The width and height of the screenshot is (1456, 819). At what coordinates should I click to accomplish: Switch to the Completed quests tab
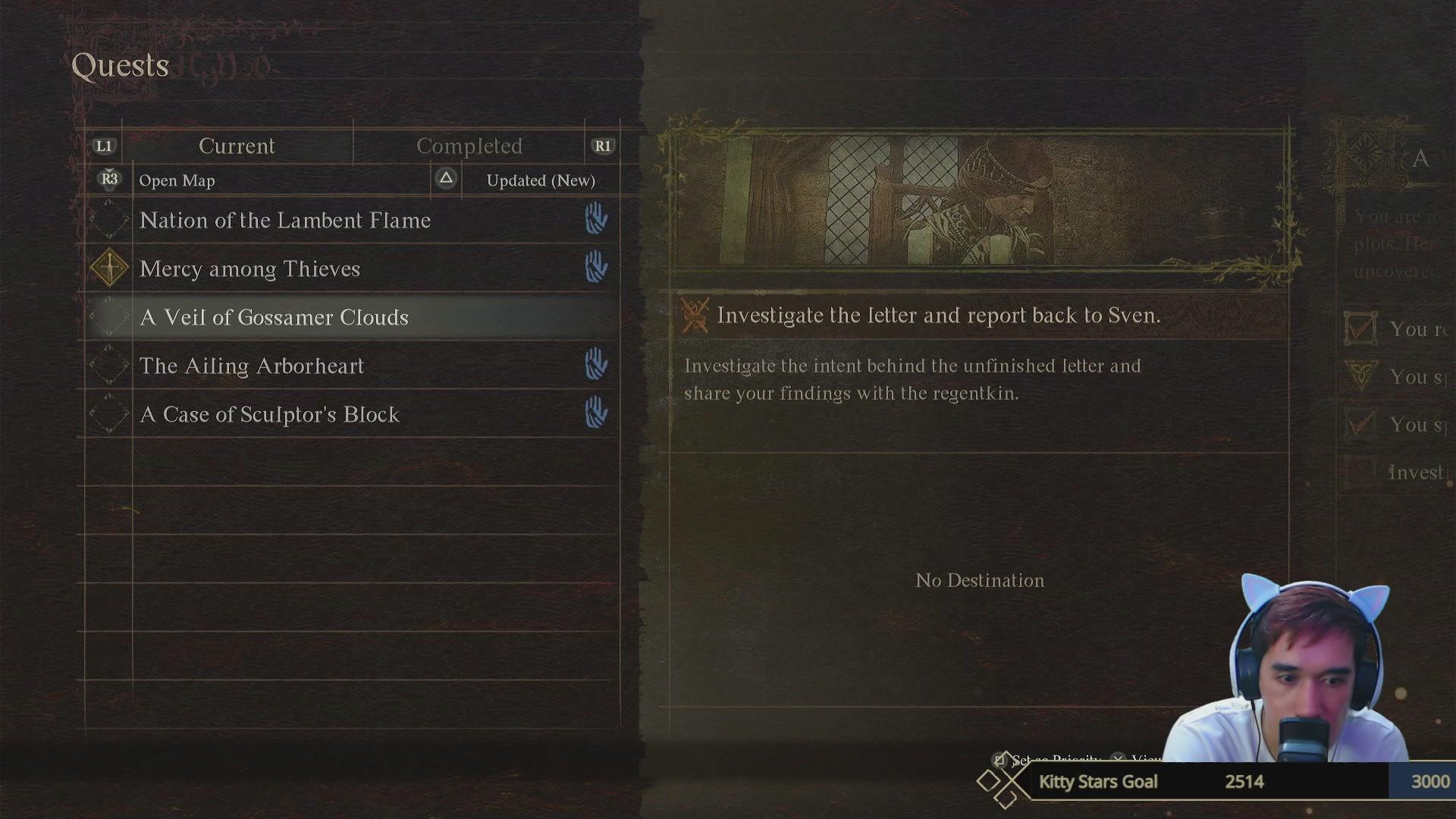(469, 146)
